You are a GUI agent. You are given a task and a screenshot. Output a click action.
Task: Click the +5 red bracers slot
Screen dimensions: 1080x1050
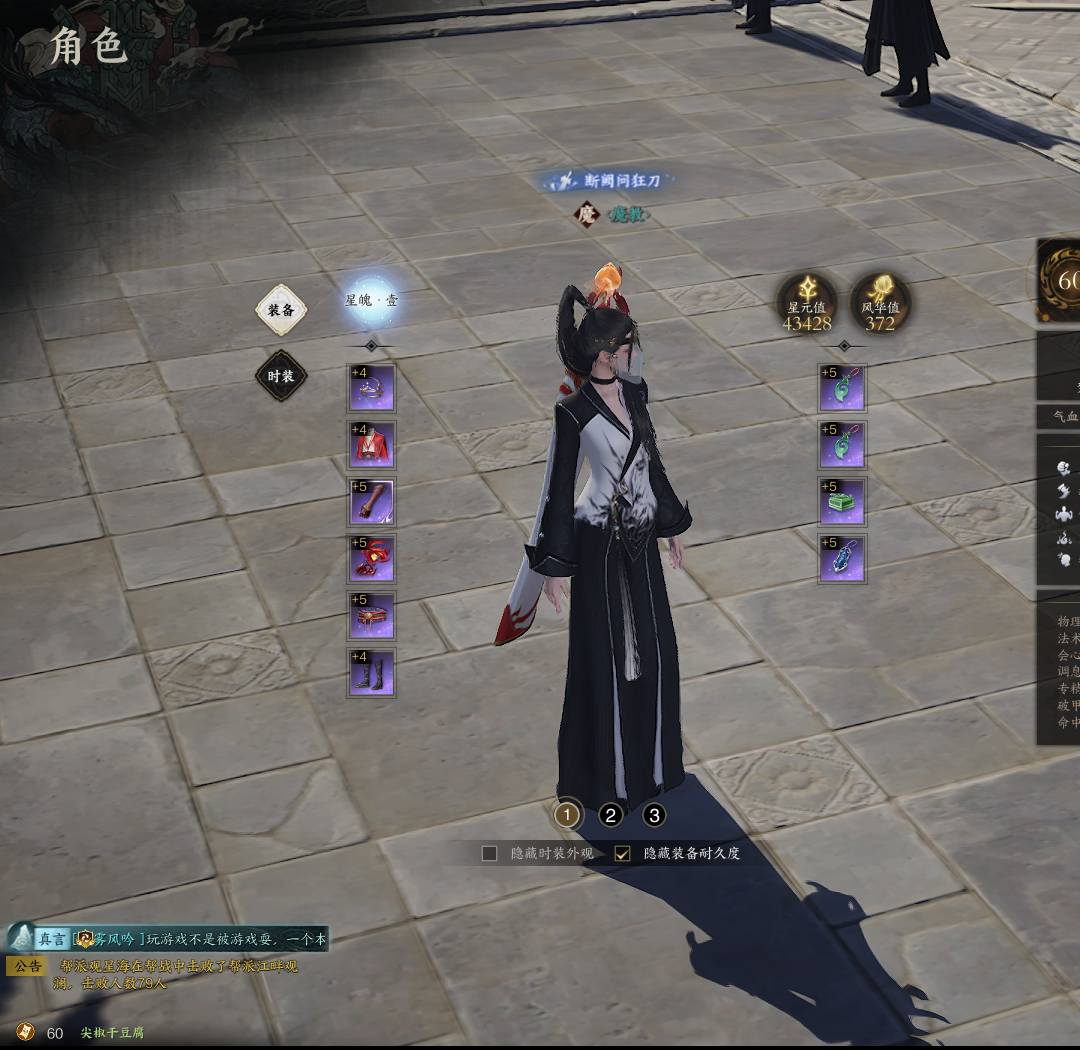(x=371, y=559)
